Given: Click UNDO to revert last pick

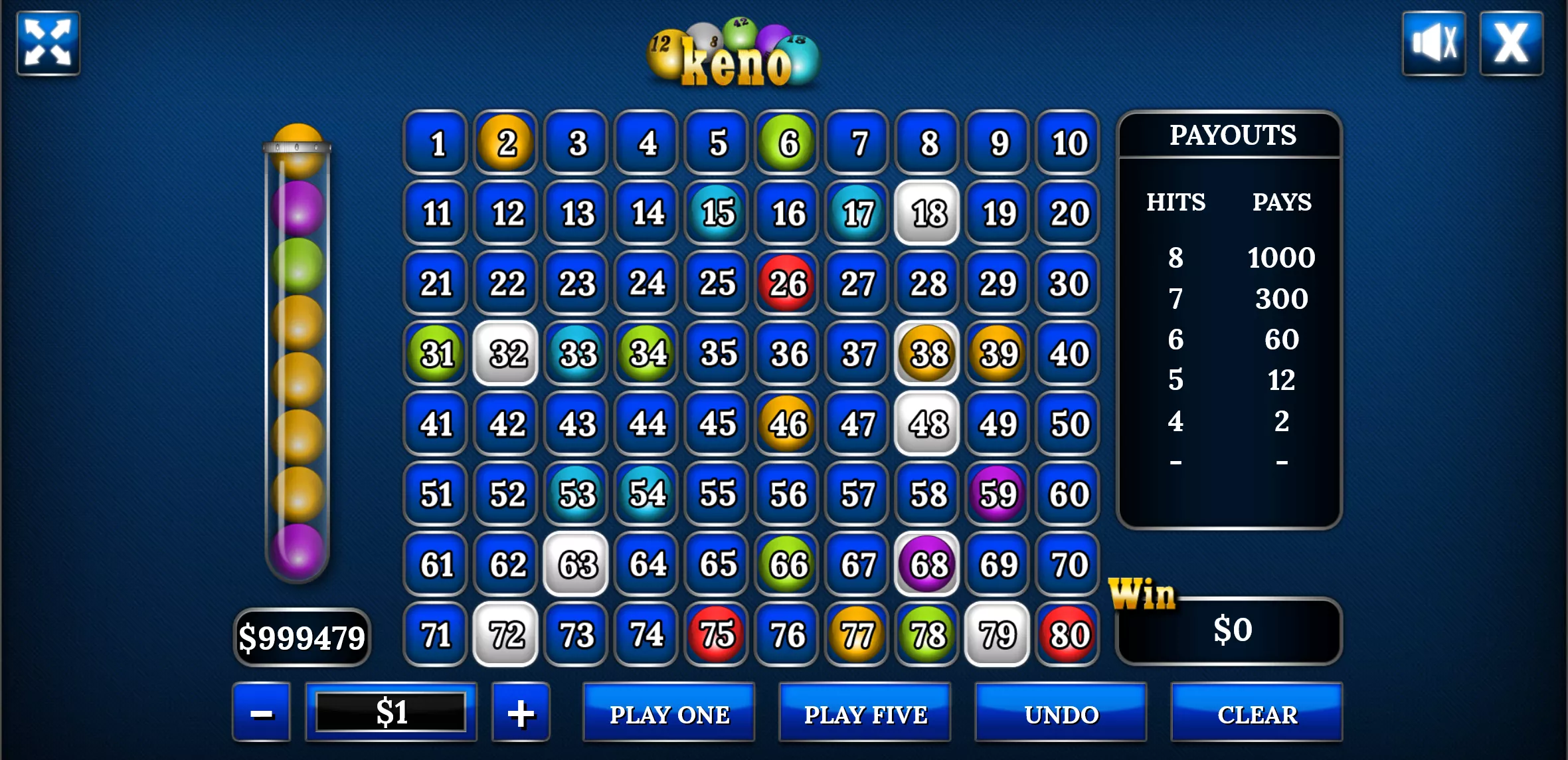Looking at the screenshot, I should [1061, 714].
